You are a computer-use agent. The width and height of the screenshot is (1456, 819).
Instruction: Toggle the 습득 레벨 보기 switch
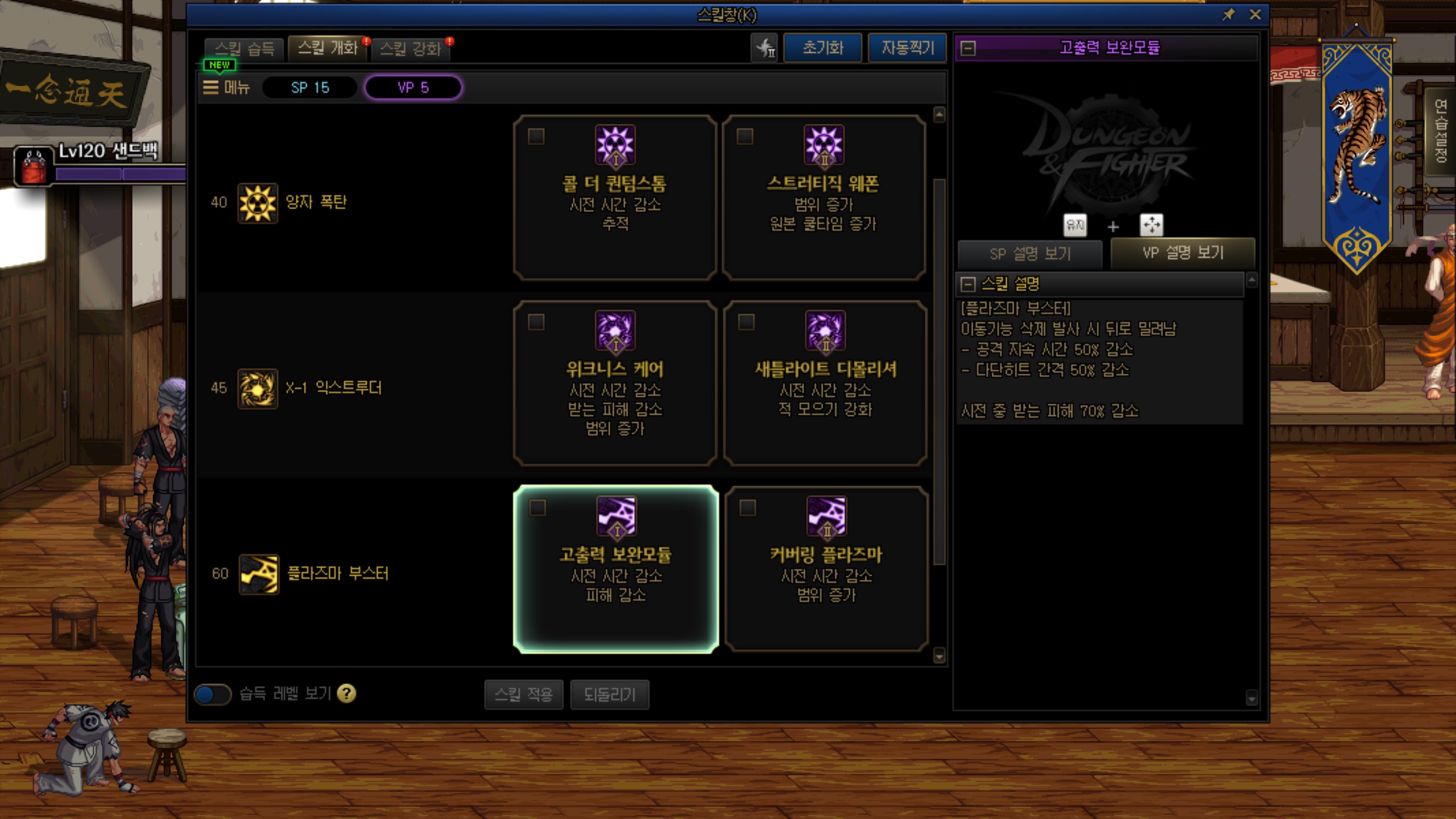pos(212,694)
